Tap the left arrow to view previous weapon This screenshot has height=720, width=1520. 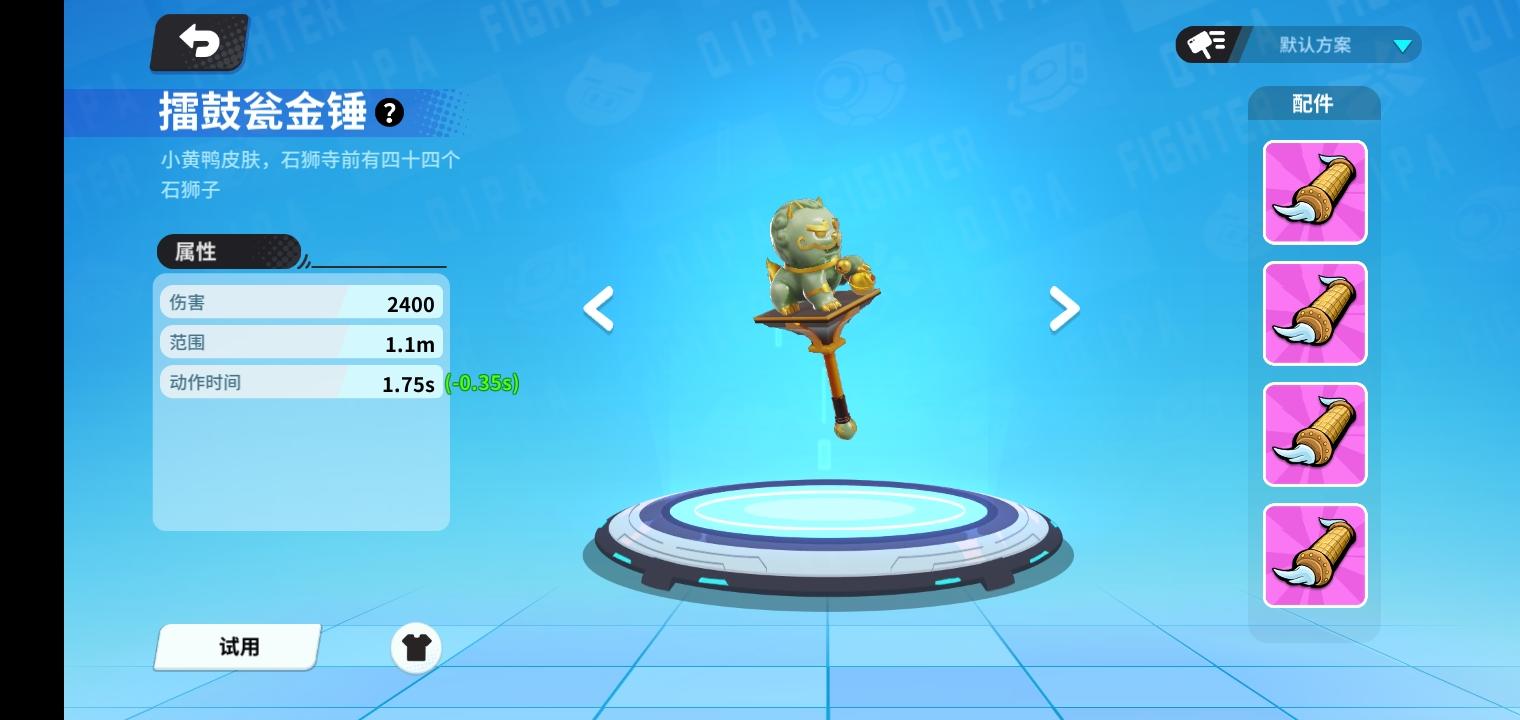597,309
